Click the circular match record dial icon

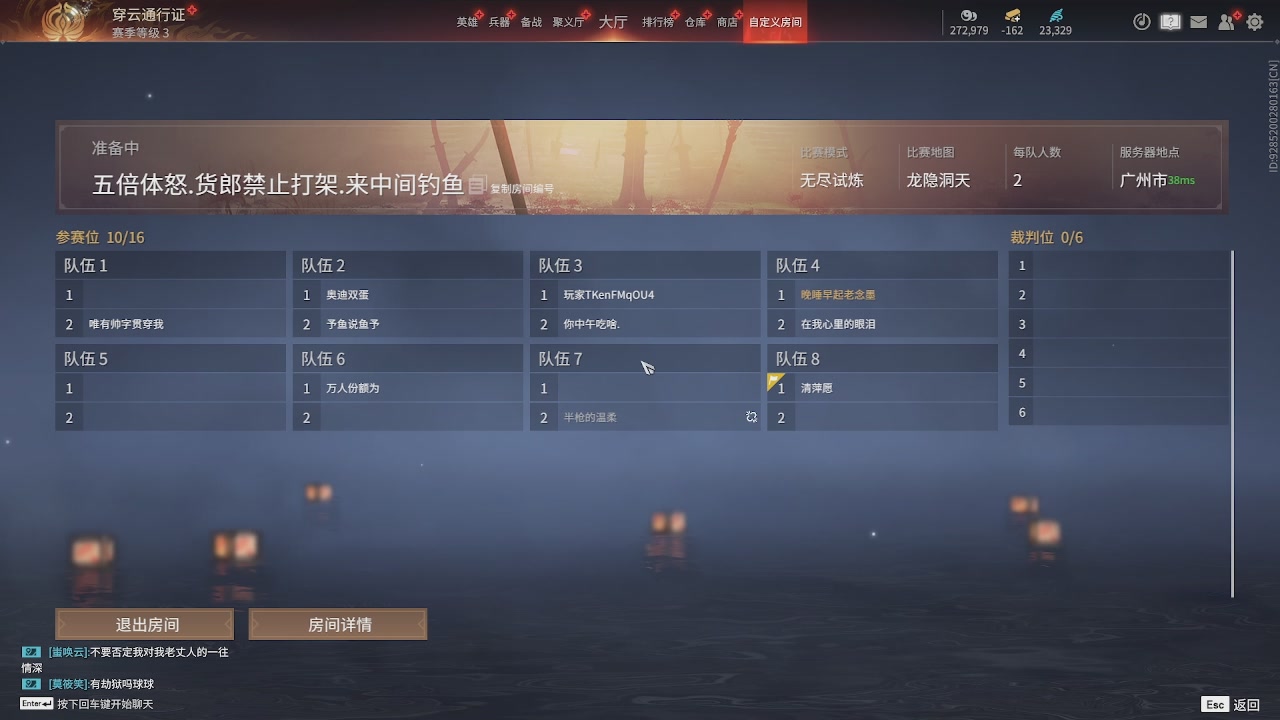coord(1142,21)
